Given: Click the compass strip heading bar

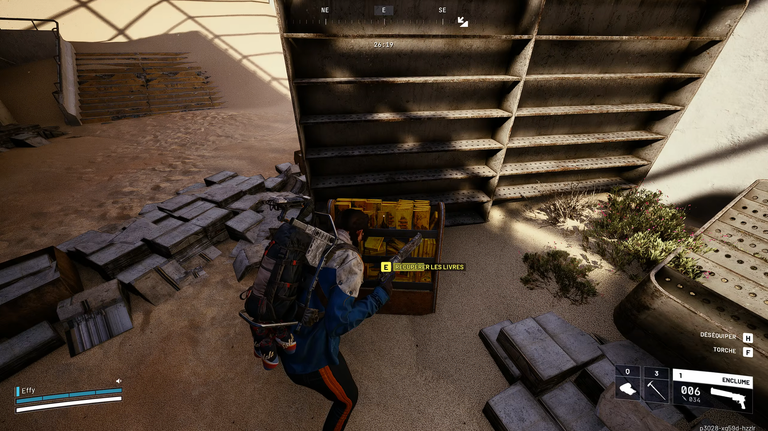Looking at the screenshot, I should tap(382, 11).
